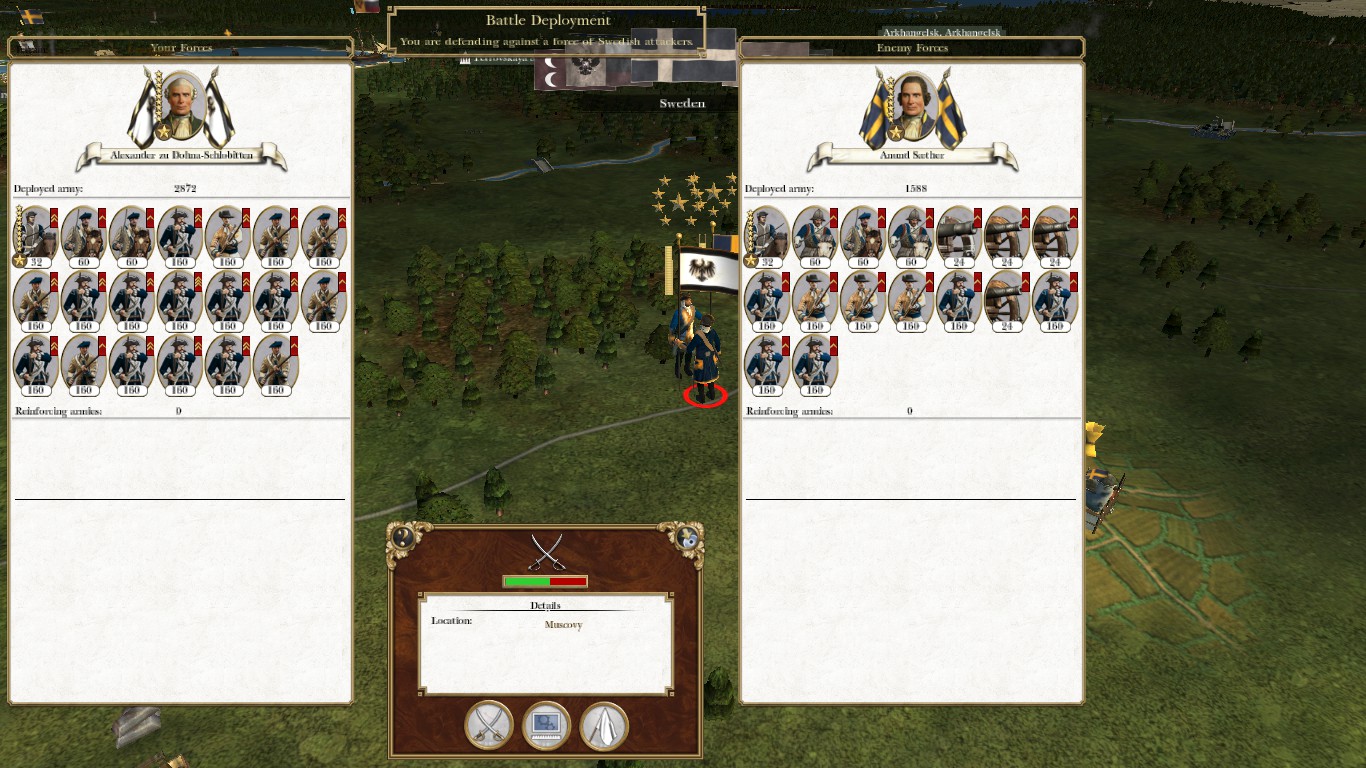Click the ornate corner button opposite the help icon
Image resolution: width=1366 pixels, height=768 pixels.
(x=688, y=537)
